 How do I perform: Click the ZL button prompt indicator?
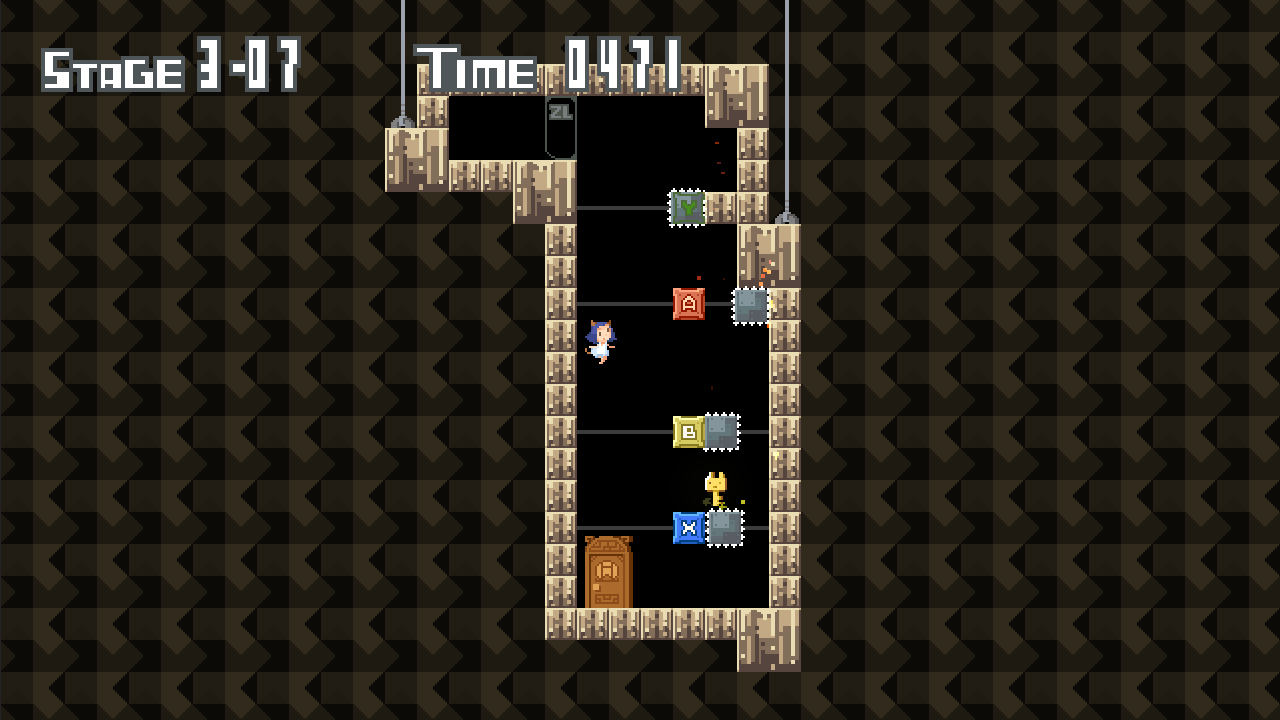[x=560, y=114]
